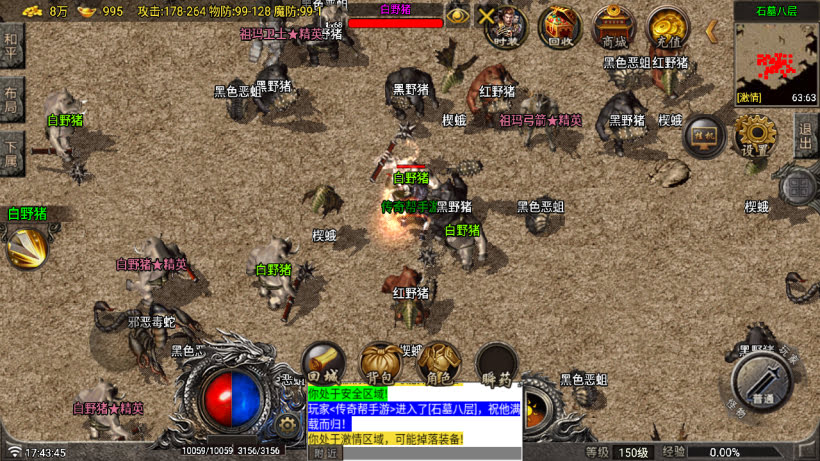Open the 布局 layout tab
820x461 pixels.
pos(11,96)
